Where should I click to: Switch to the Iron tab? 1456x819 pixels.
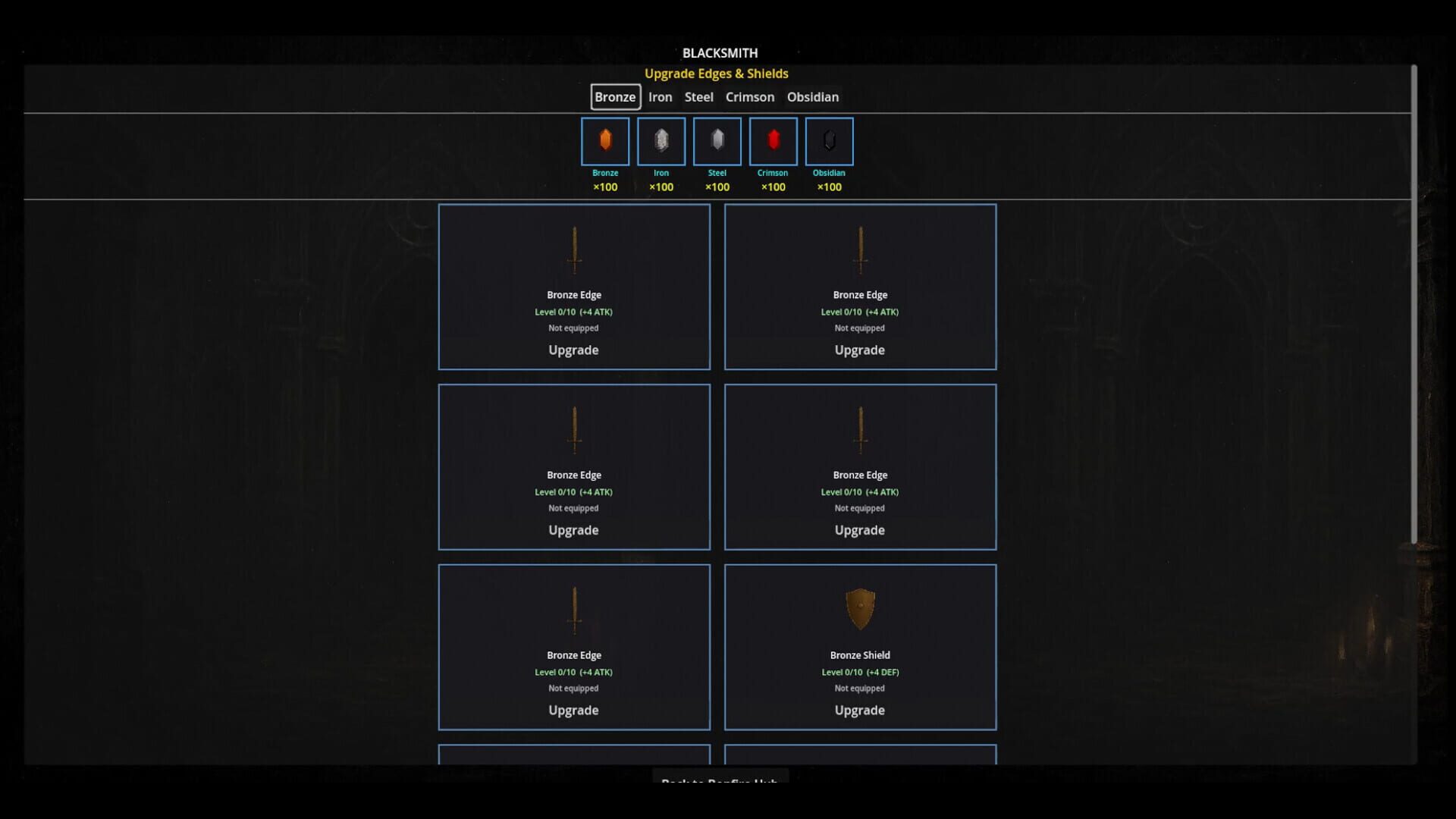(x=661, y=97)
